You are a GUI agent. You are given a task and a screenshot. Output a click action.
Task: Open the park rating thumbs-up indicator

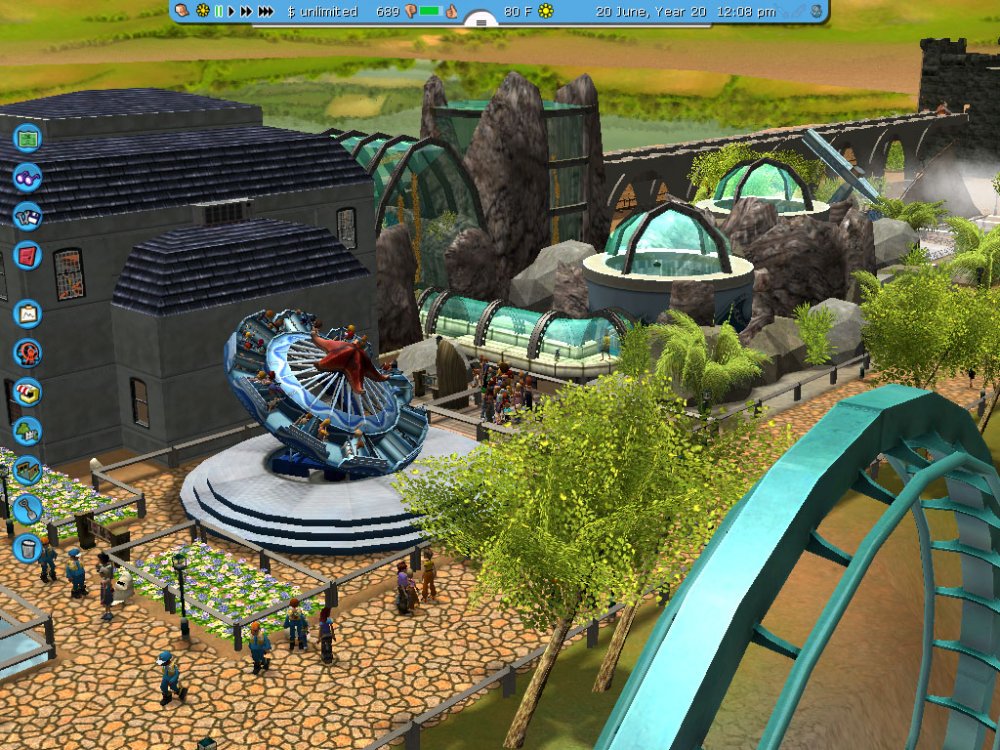click(451, 11)
